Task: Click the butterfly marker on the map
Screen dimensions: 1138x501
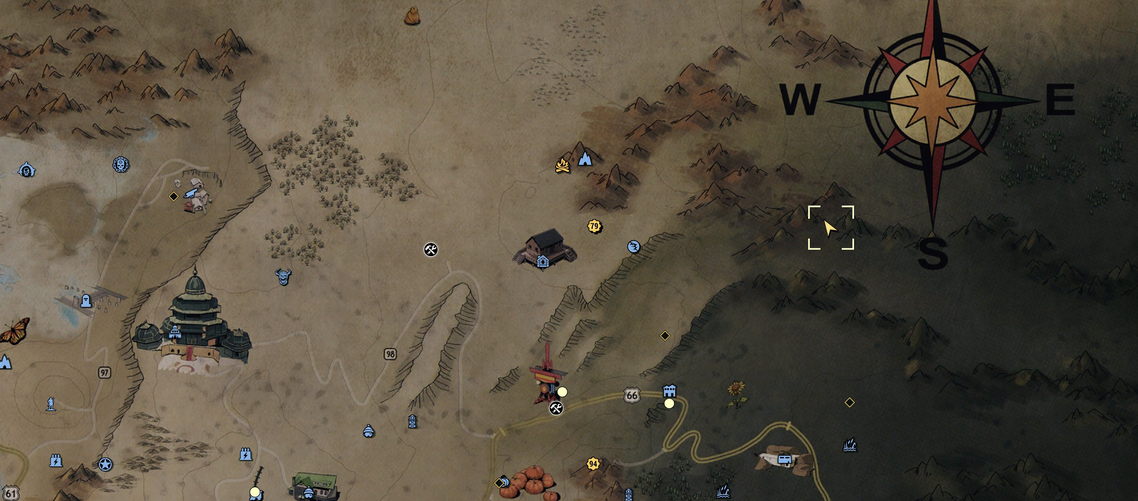Action: pos(13,331)
